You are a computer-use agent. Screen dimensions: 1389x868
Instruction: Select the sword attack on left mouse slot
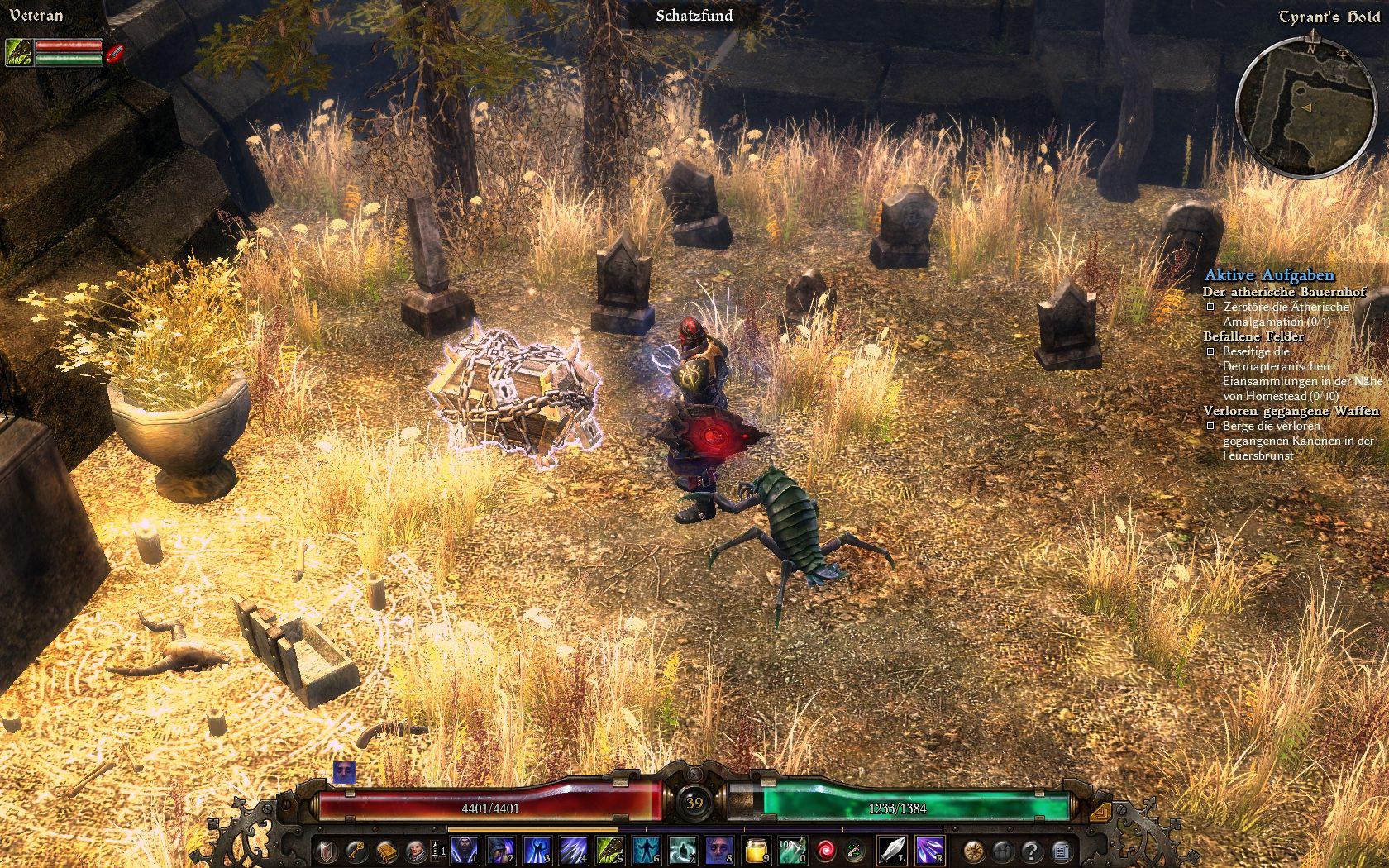891,850
